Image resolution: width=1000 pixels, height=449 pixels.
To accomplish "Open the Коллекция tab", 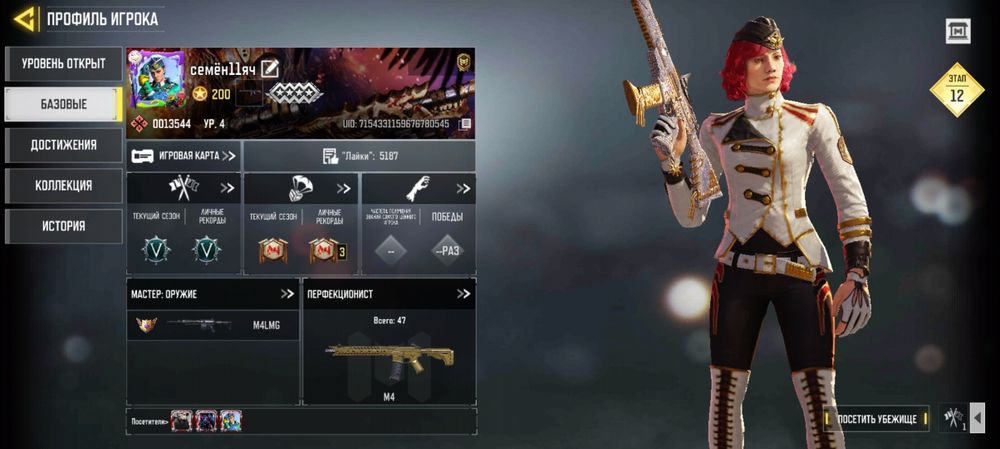I will pyautogui.click(x=63, y=185).
